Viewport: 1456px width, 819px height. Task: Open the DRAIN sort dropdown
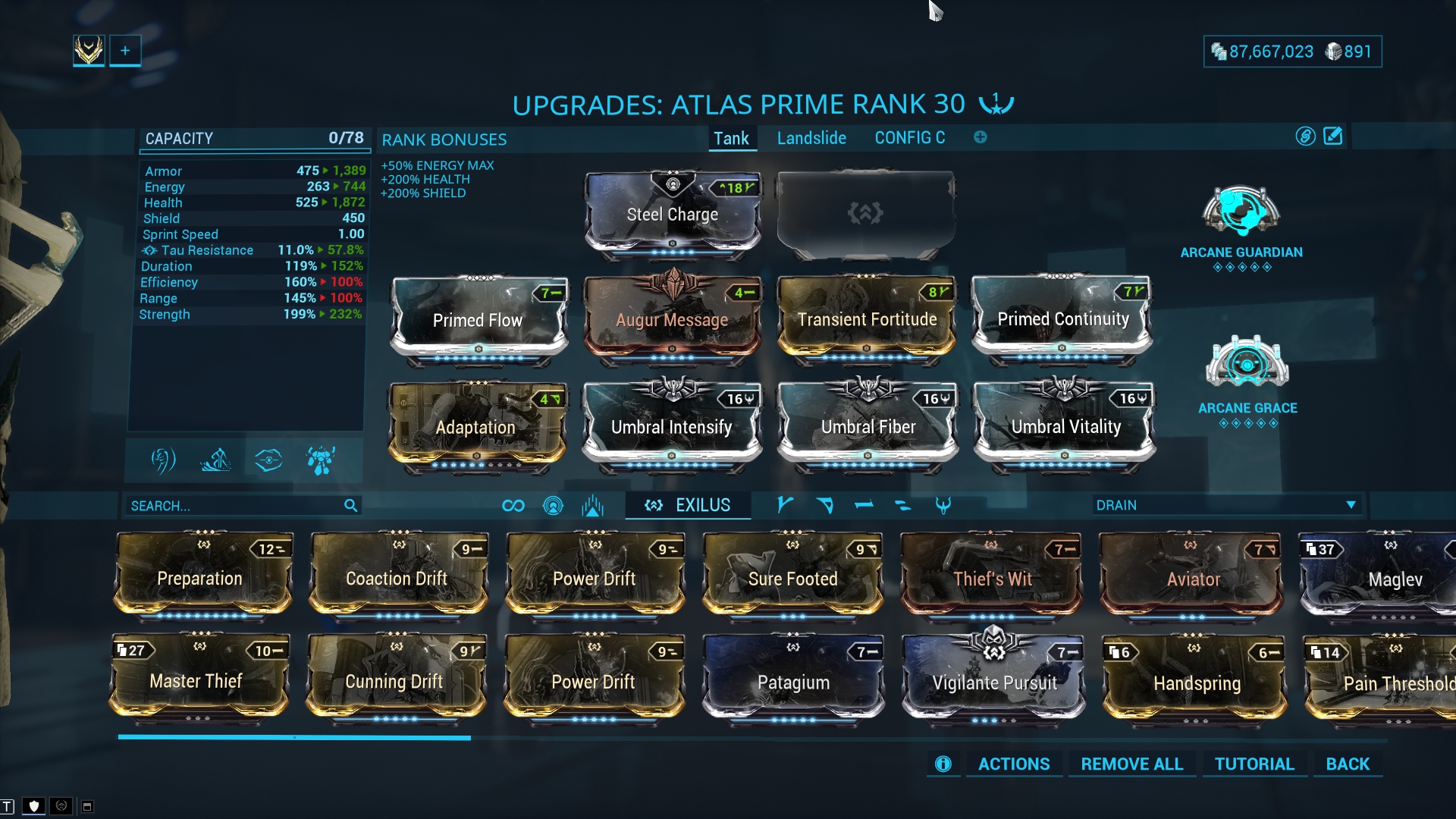[x=1225, y=505]
